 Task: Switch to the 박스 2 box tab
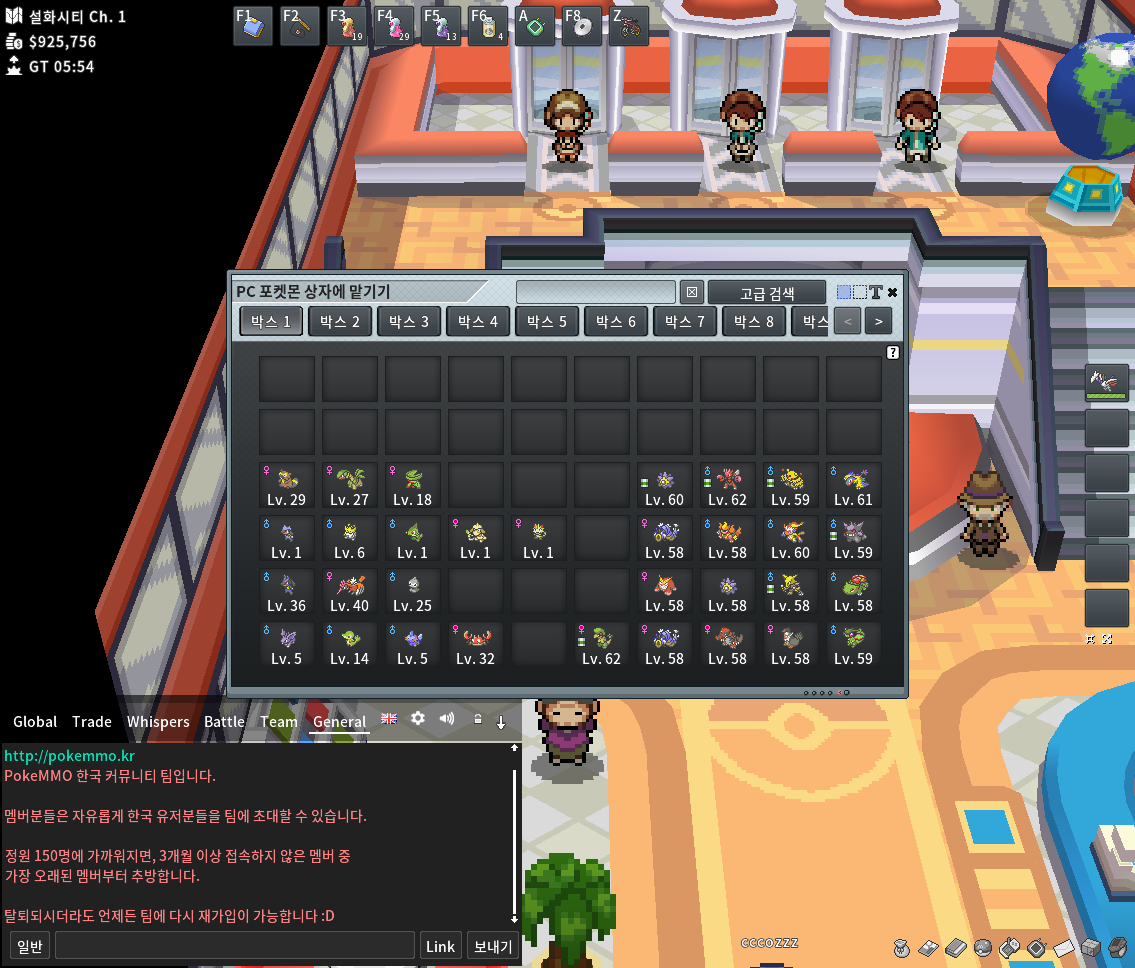click(x=340, y=322)
